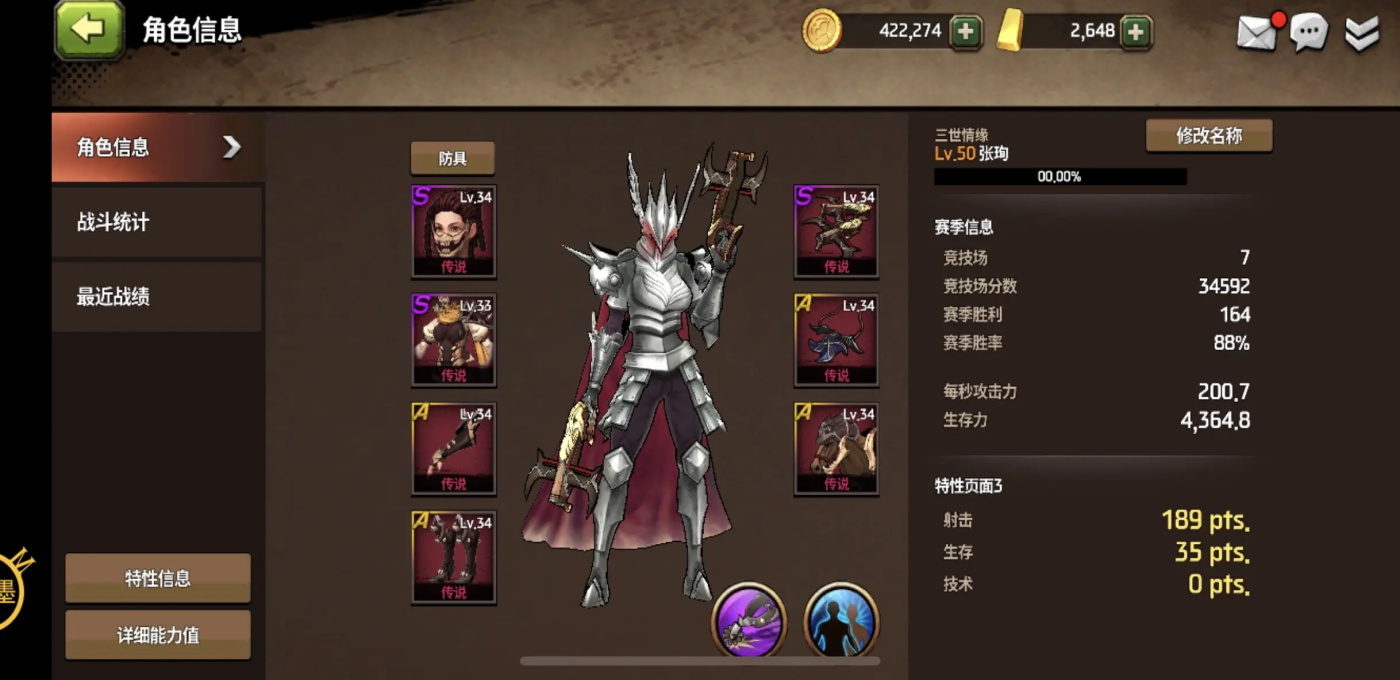This screenshot has width=1400, height=680.
Task: Open the 特性信息 panel
Action: [158, 578]
